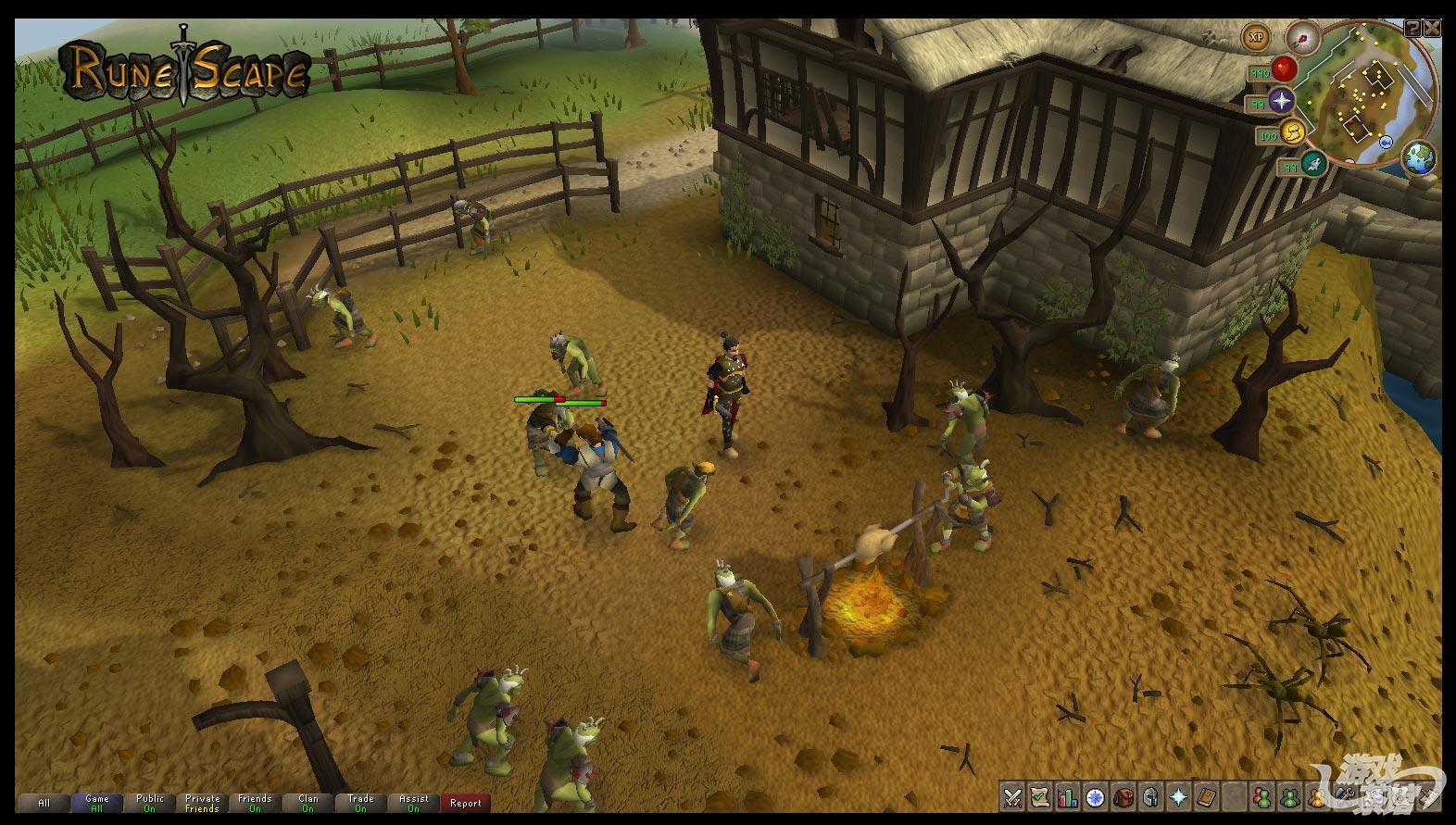Open the crossed swords combat styles tab
1456x825 pixels.
pos(1012,796)
